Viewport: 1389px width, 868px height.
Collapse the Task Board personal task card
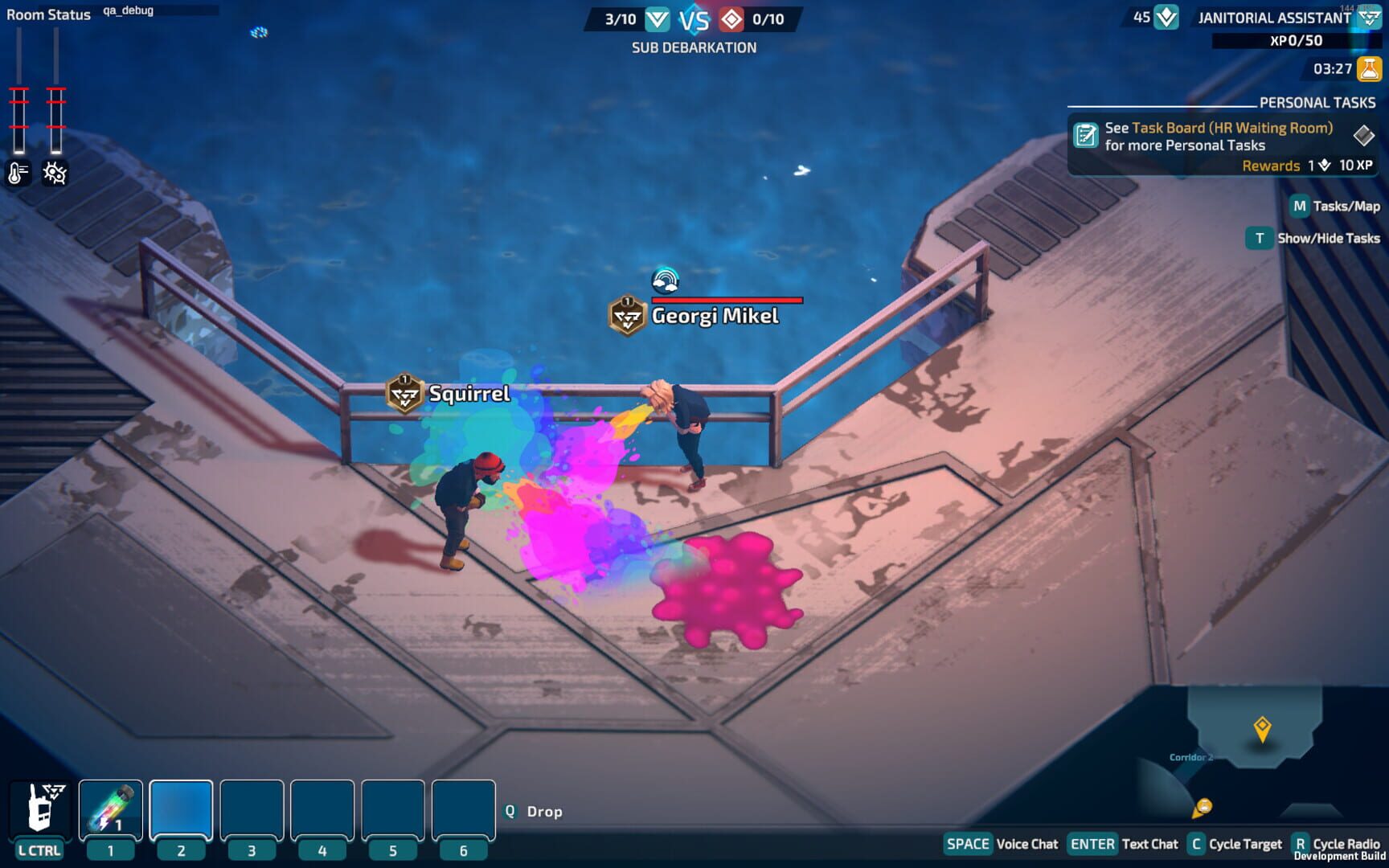[x=1364, y=137]
